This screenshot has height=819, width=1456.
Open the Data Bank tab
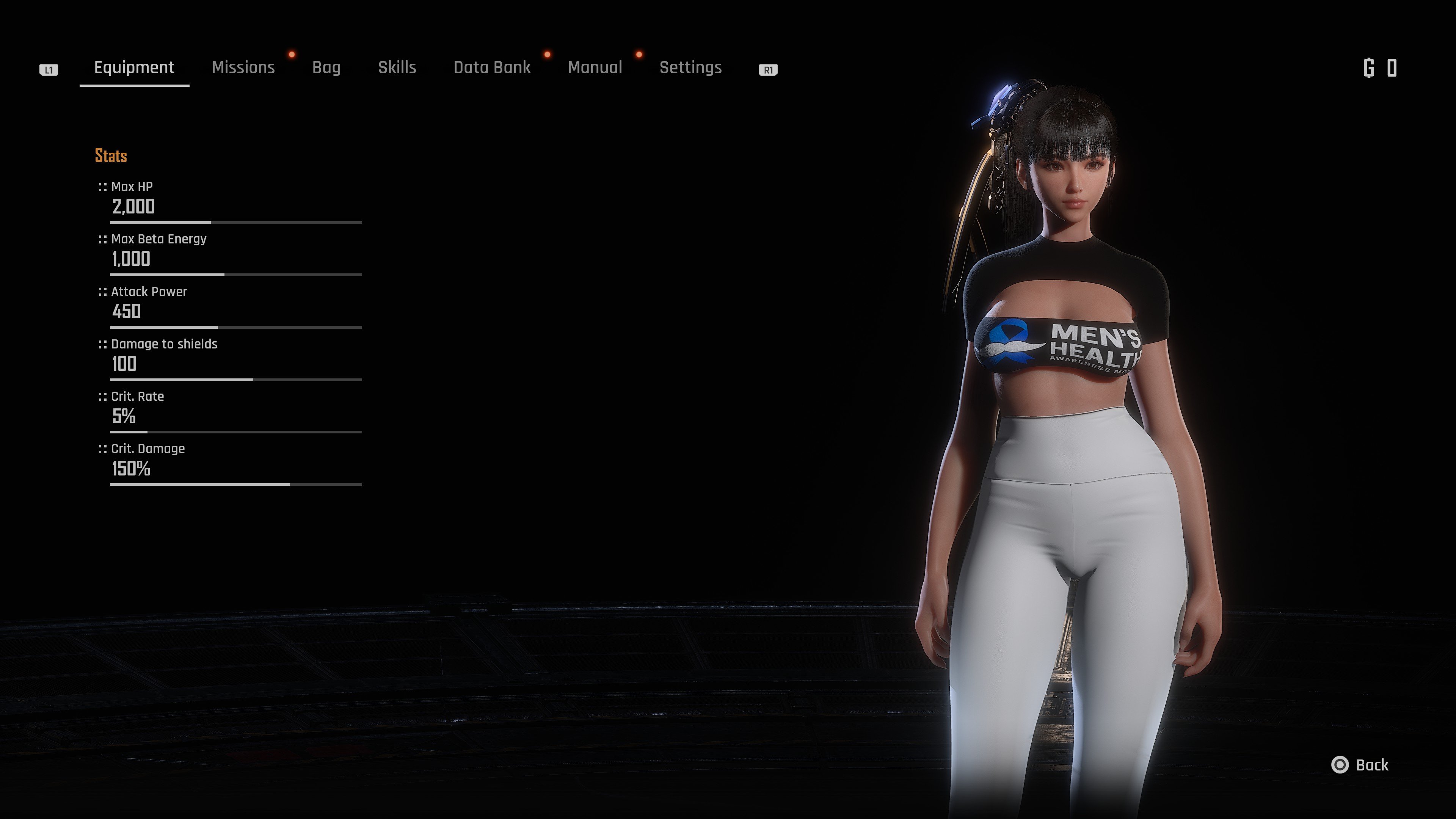(x=492, y=68)
